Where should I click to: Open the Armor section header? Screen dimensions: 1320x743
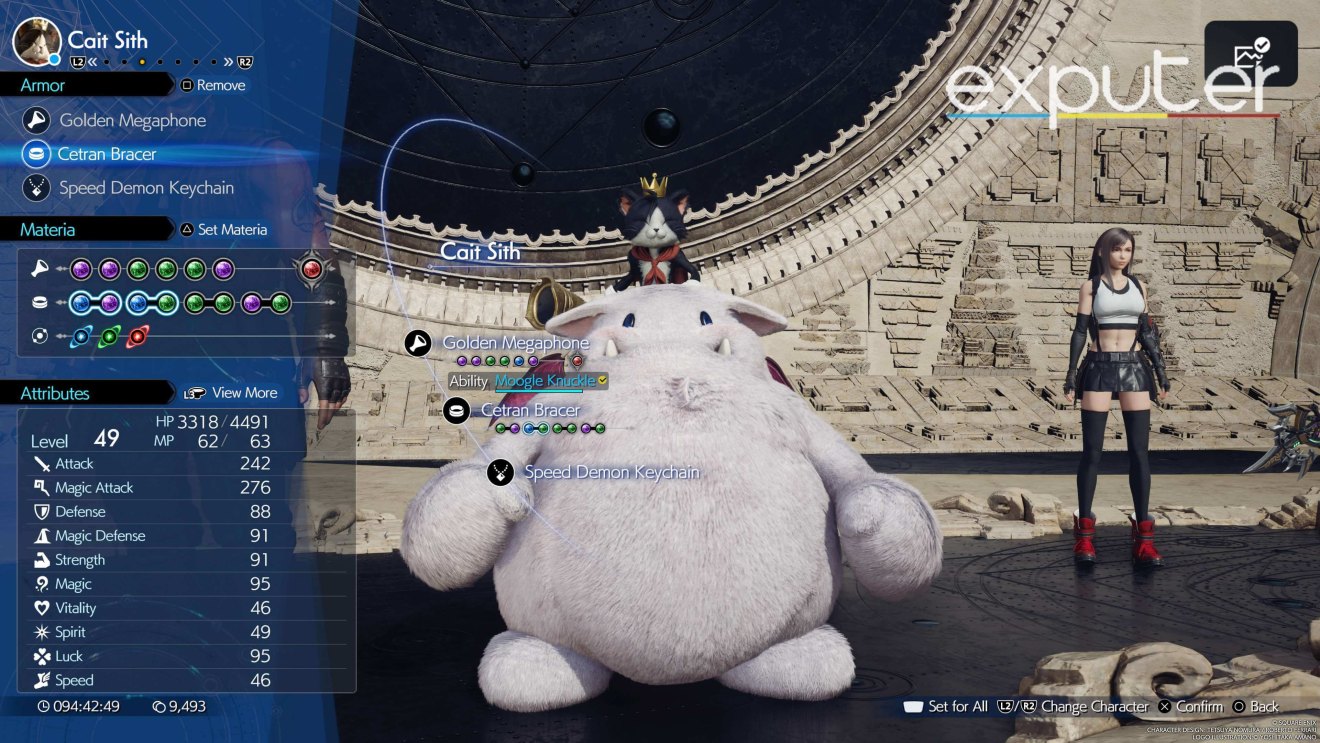[43, 86]
